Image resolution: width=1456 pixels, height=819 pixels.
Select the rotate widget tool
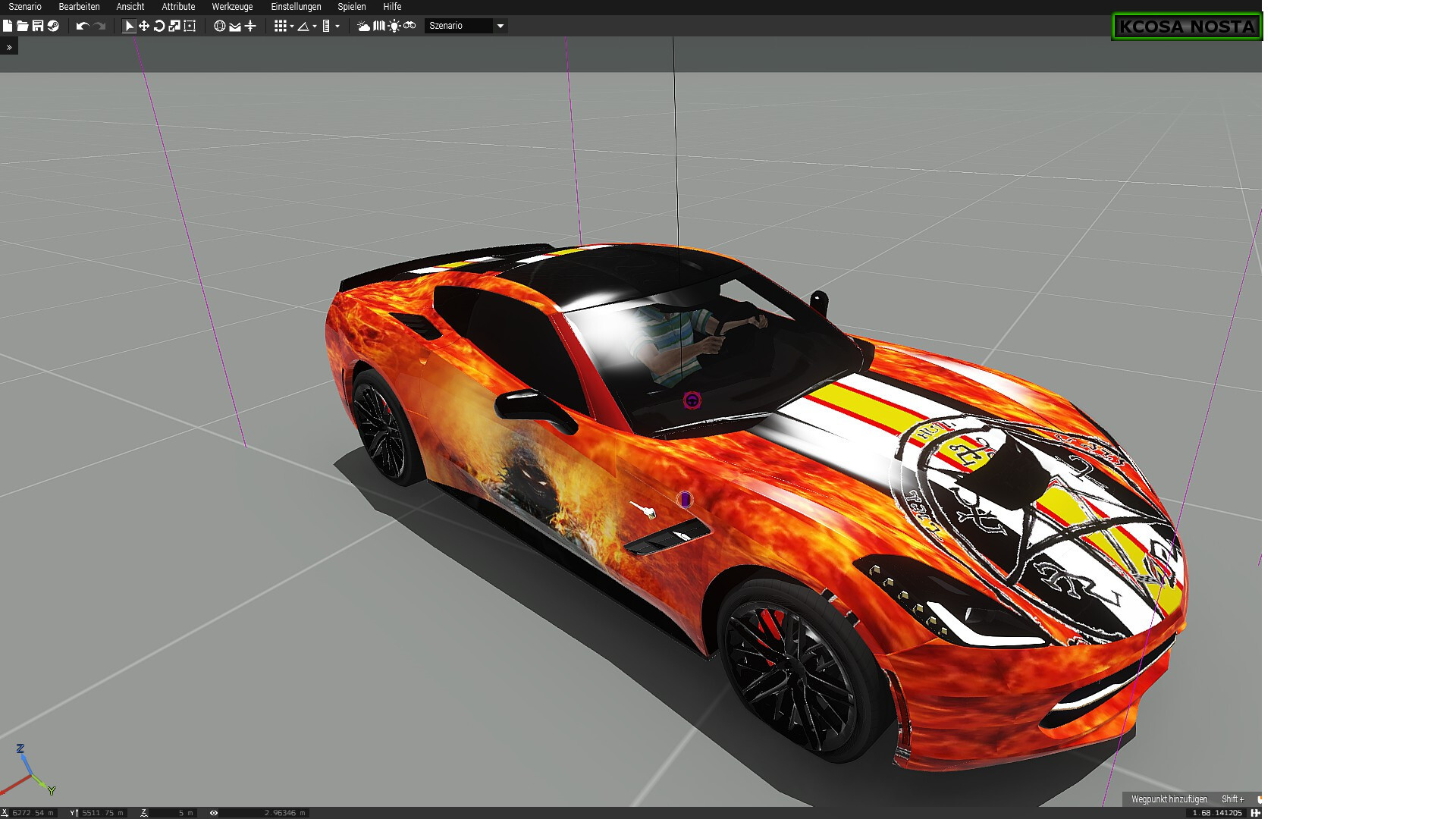pos(159,26)
